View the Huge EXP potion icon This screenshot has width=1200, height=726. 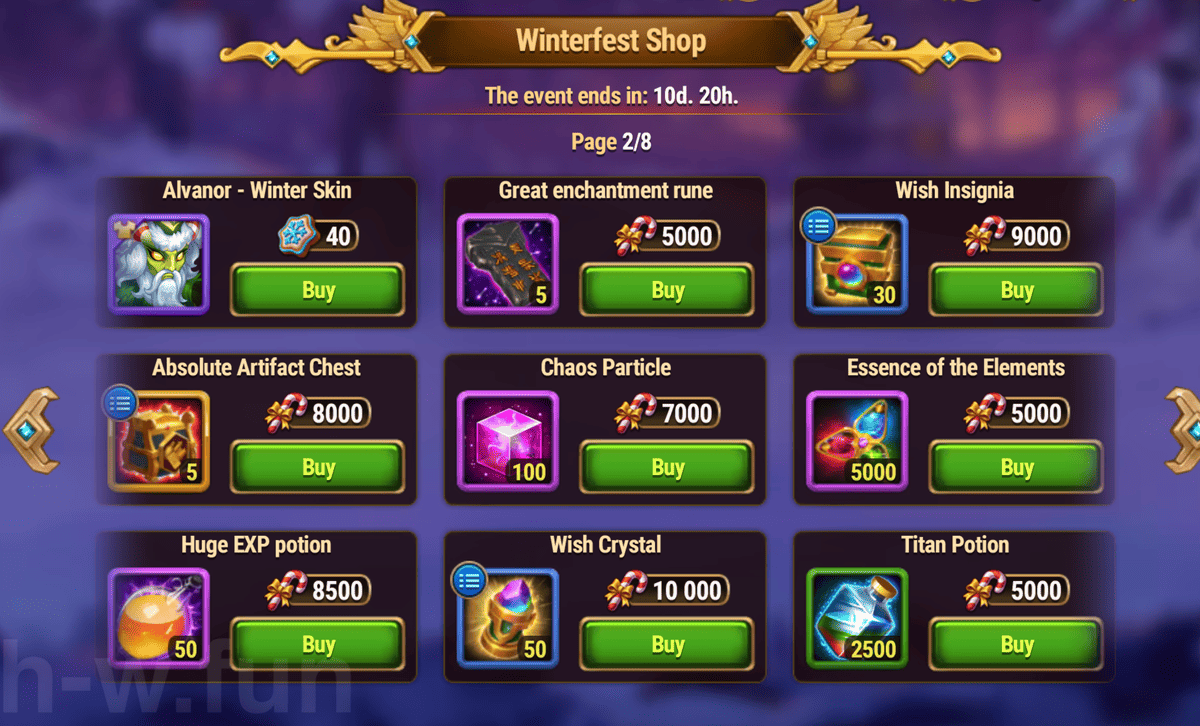click(158, 618)
